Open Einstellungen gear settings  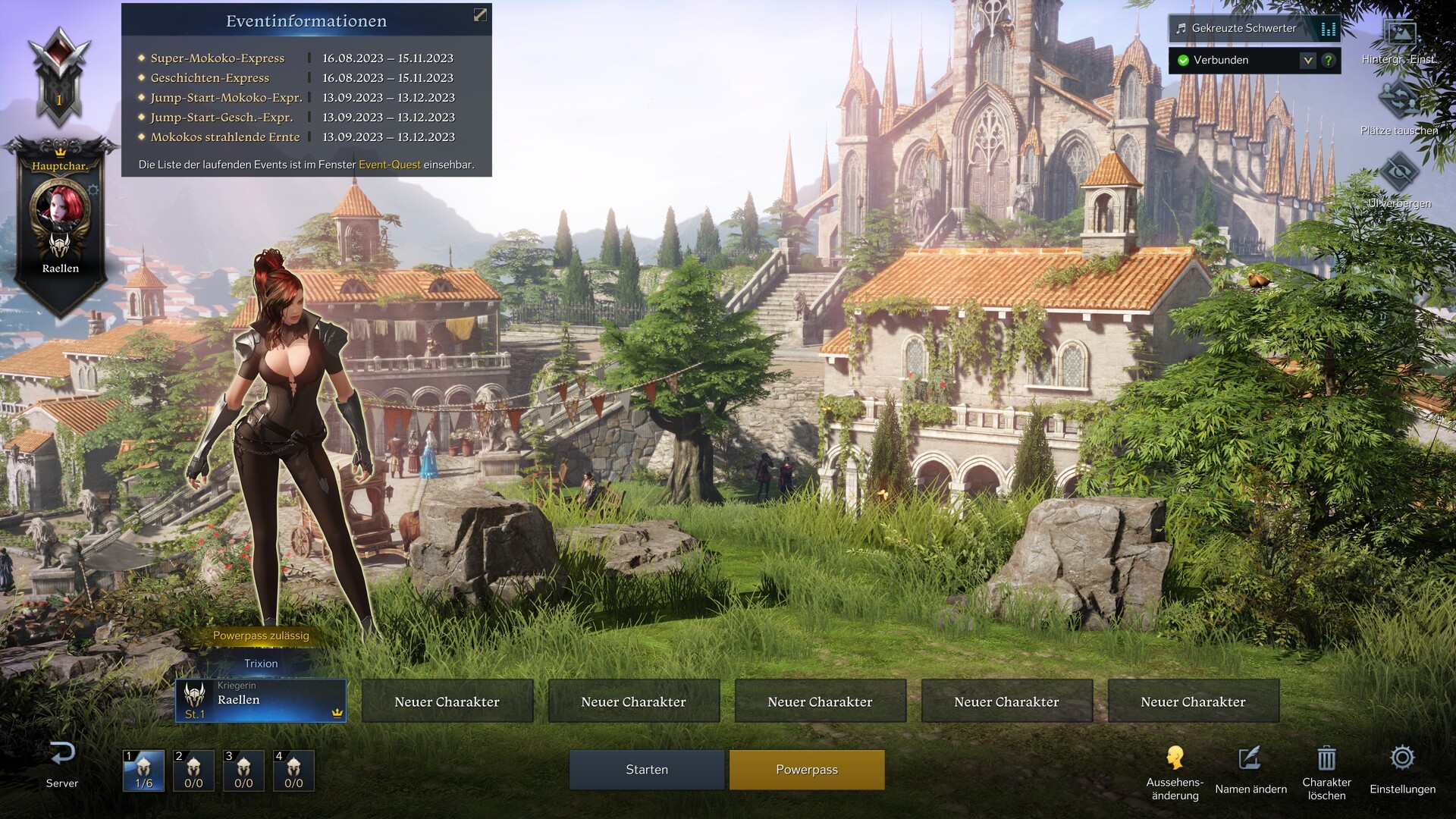click(1402, 759)
